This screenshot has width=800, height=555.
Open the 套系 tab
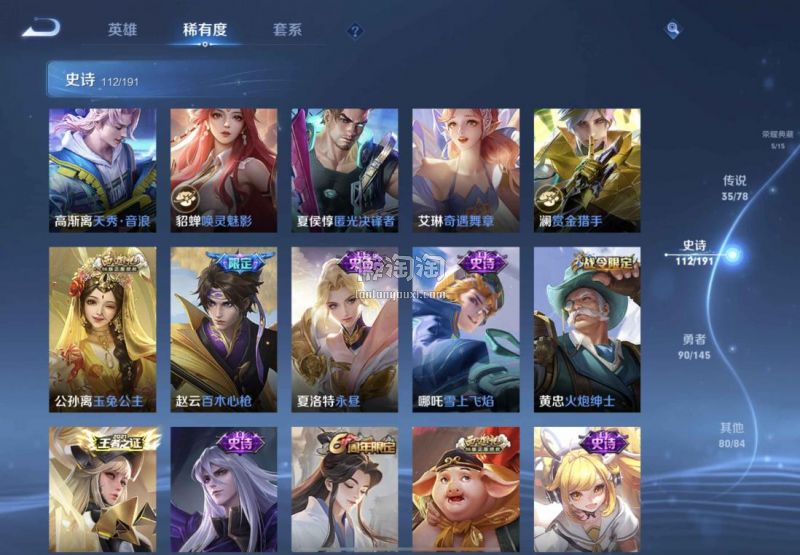[287, 30]
